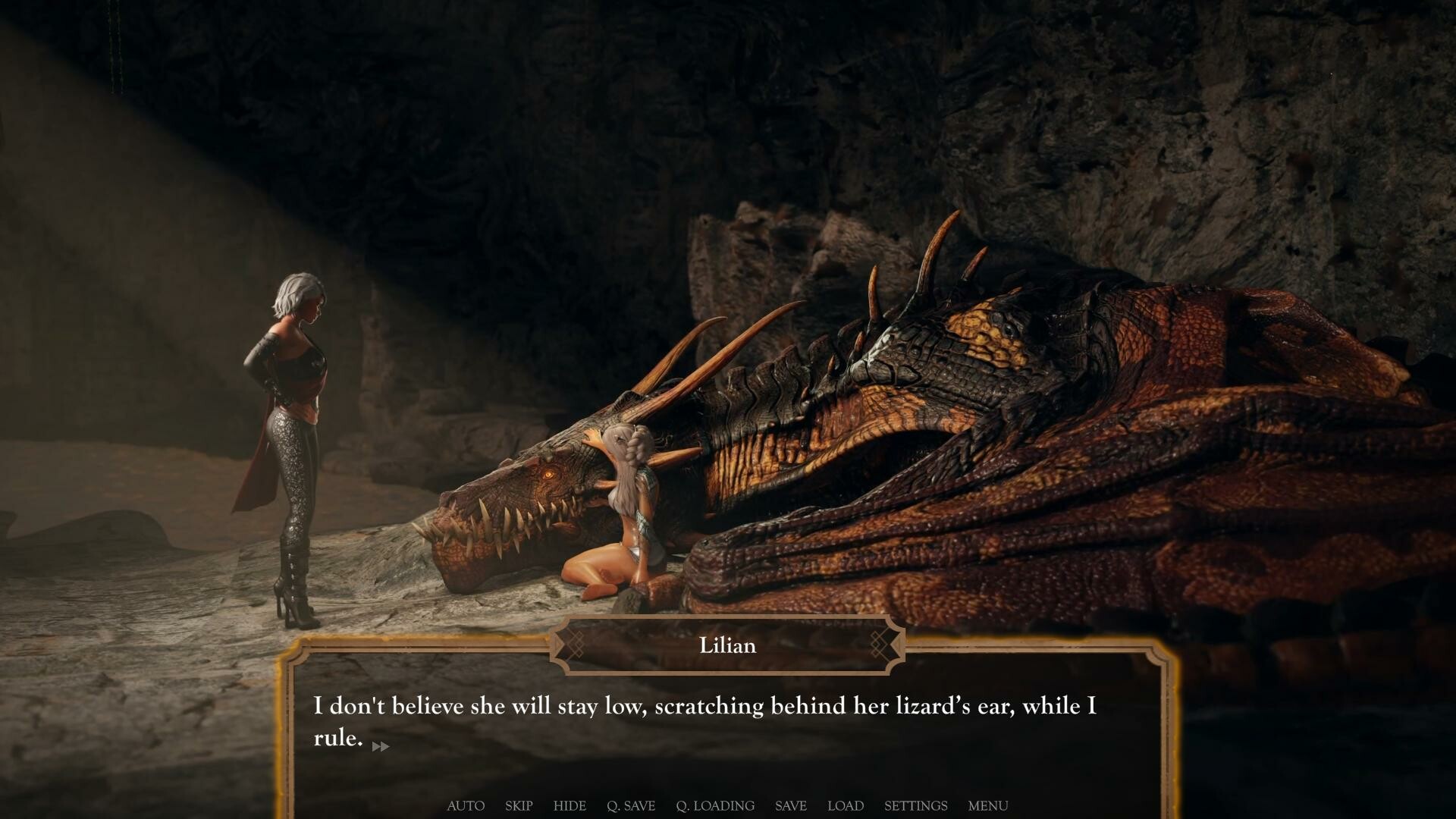Click the dragon's glowing orange eye
1456x819 pixels.
tap(548, 472)
